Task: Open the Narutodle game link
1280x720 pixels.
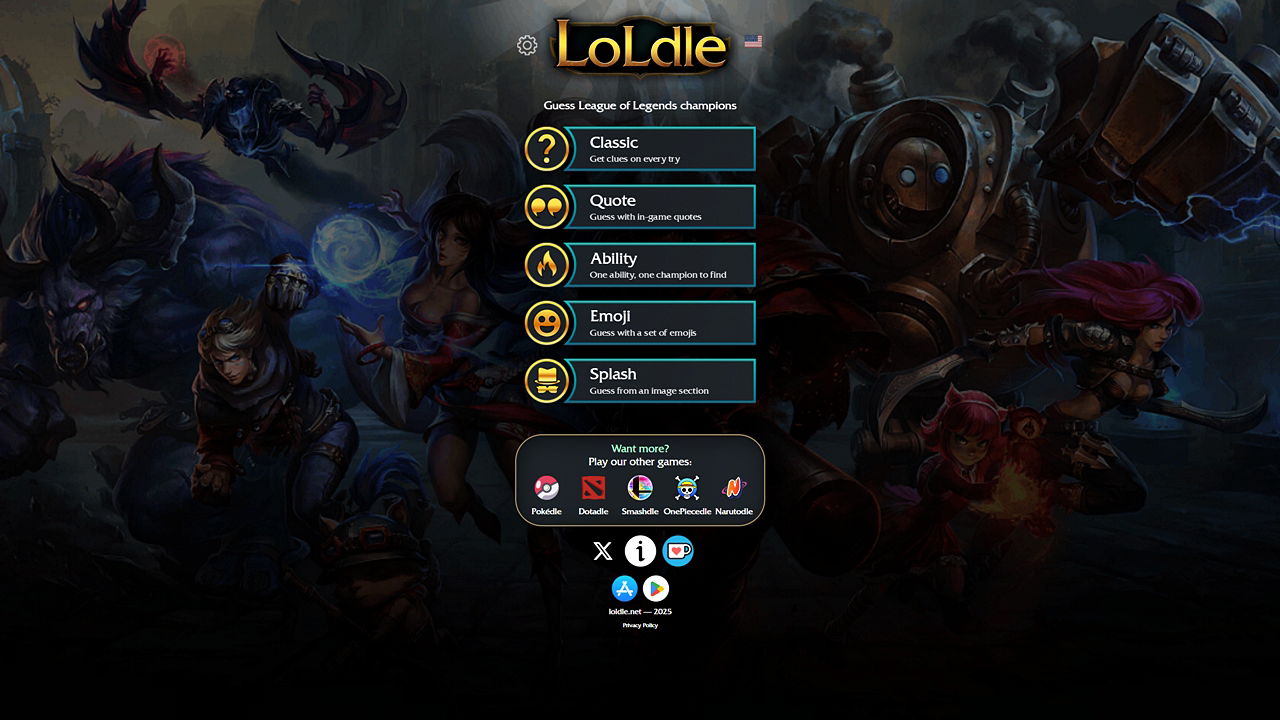Action: [734, 494]
